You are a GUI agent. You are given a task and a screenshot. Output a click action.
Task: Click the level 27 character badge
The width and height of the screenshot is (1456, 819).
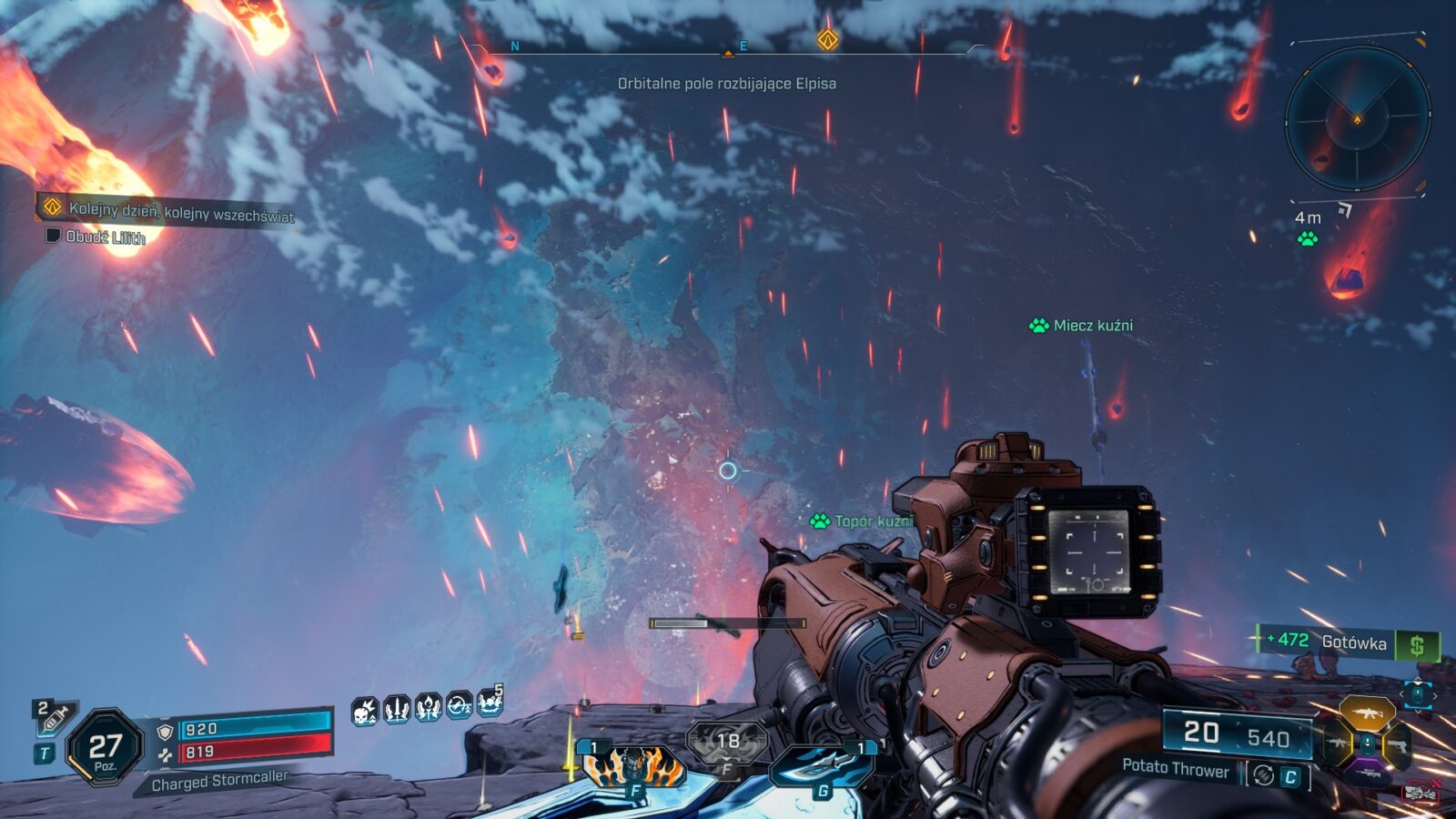[105, 749]
